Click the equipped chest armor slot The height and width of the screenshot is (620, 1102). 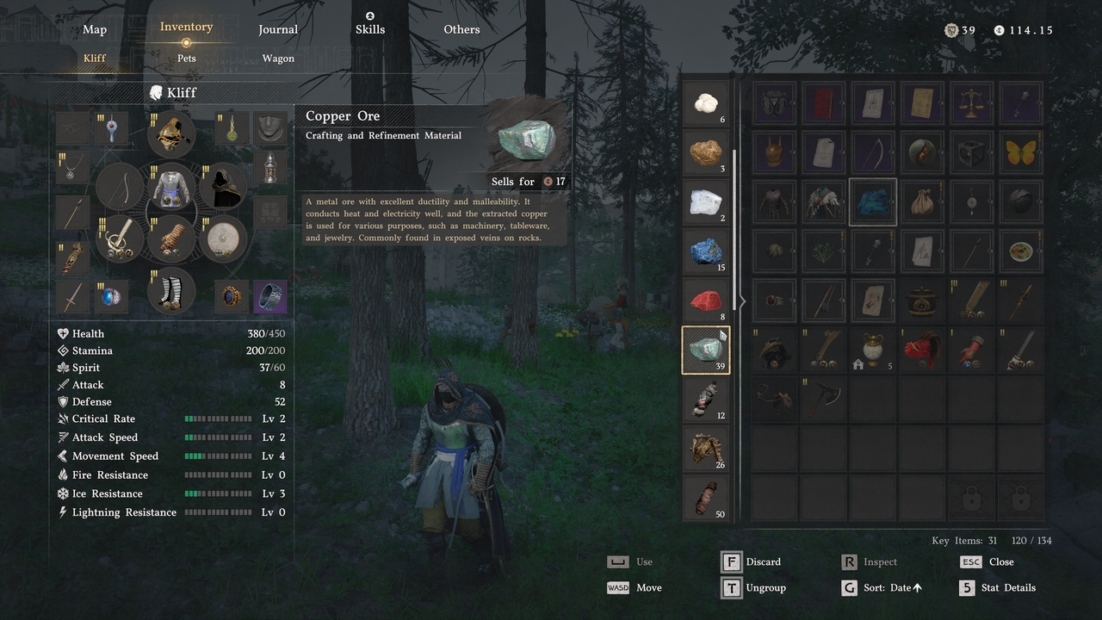[172, 186]
